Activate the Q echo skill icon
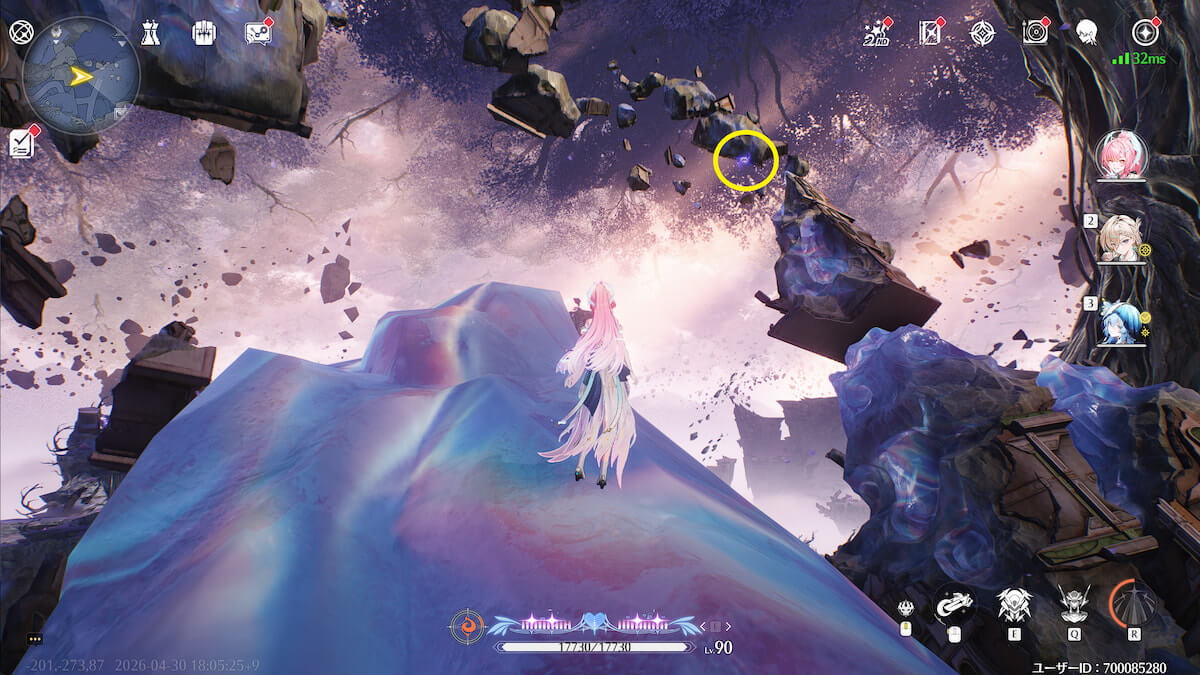Screen dimensions: 1200x675 [1074, 604]
